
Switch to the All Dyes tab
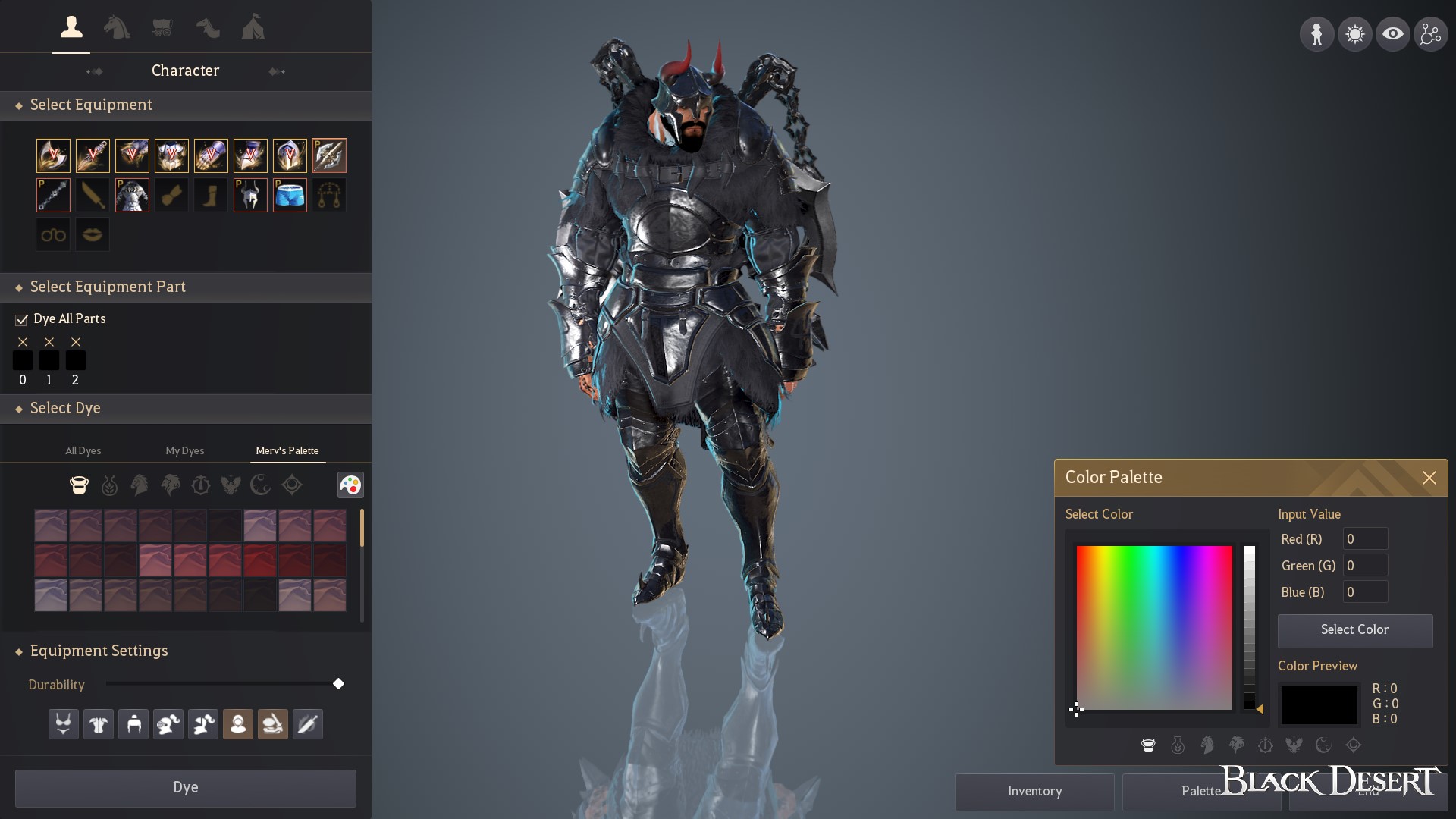click(x=83, y=450)
